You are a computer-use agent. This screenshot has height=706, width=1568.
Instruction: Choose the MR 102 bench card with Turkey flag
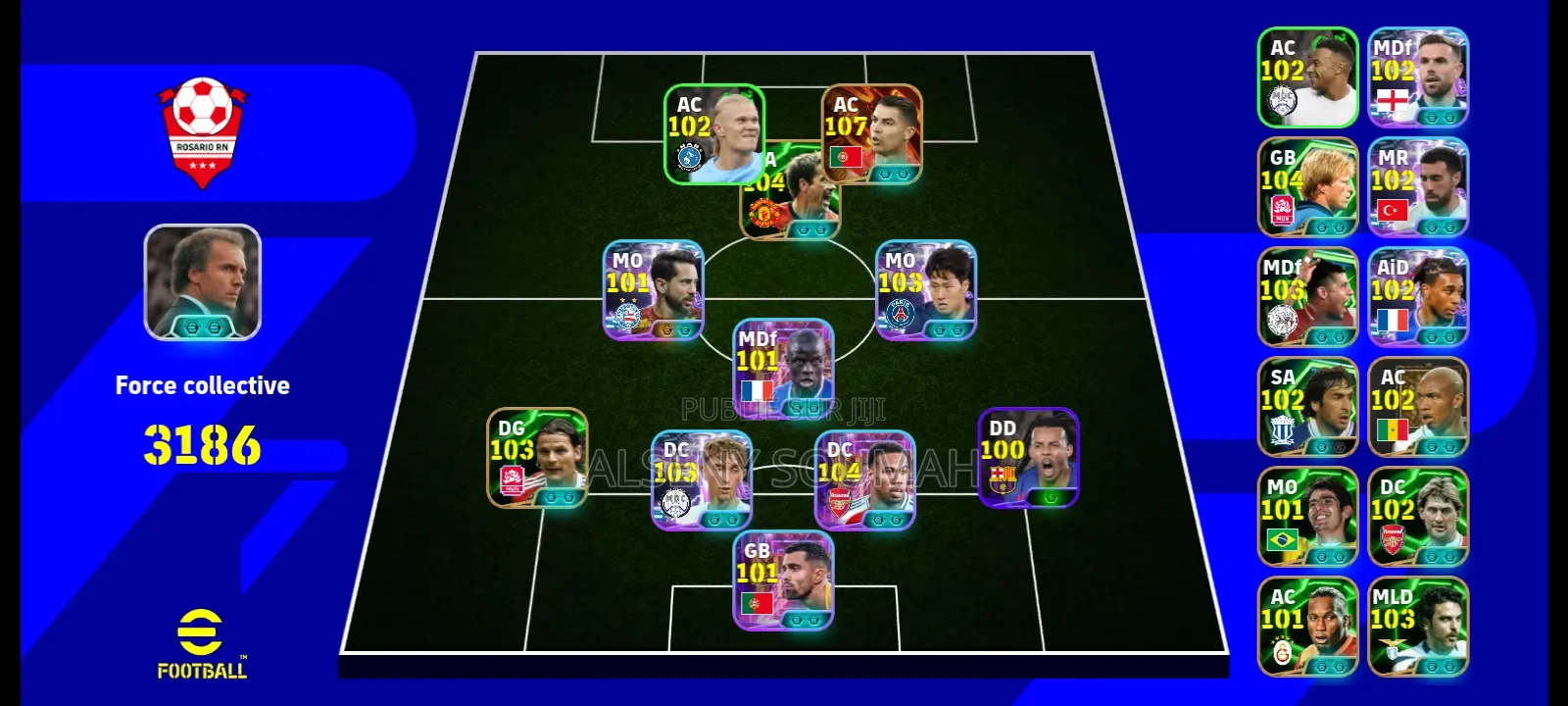[x=1418, y=187]
